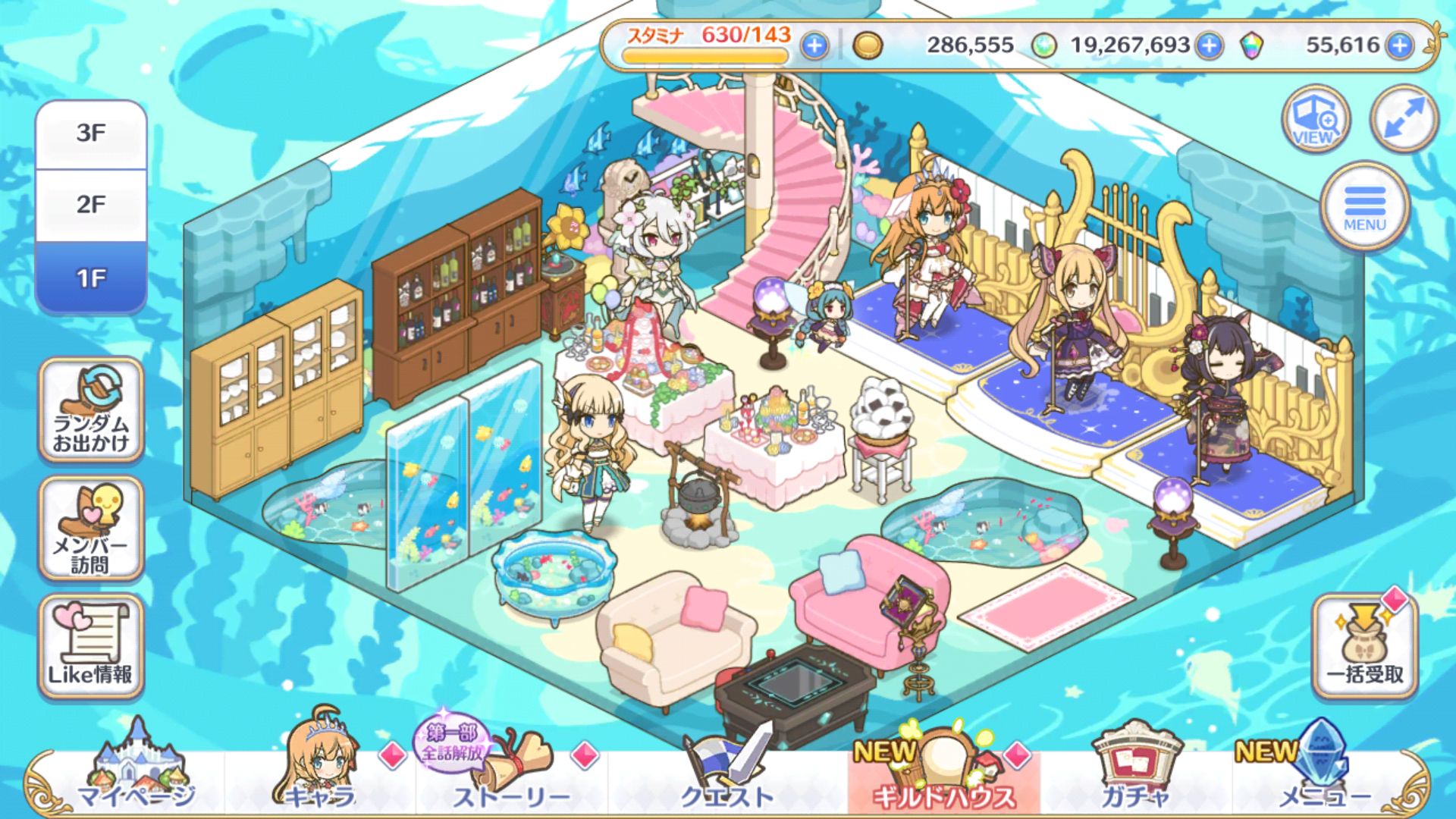Screen dimensions: 1456x819
Task: Add mana with the plus button
Action: pyautogui.click(x=1210, y=46)
